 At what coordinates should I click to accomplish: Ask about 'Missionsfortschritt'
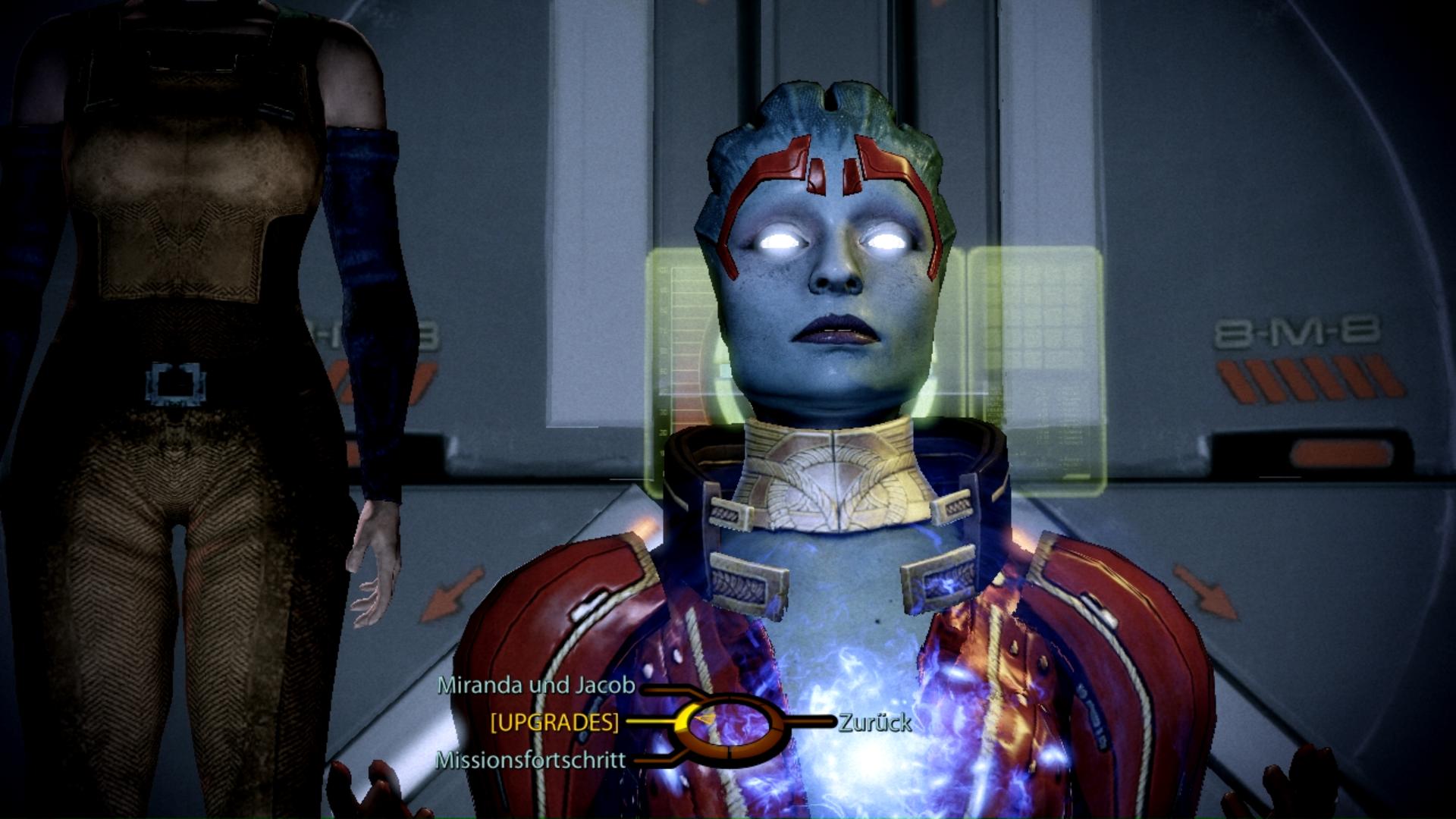(x=531, y=760)
